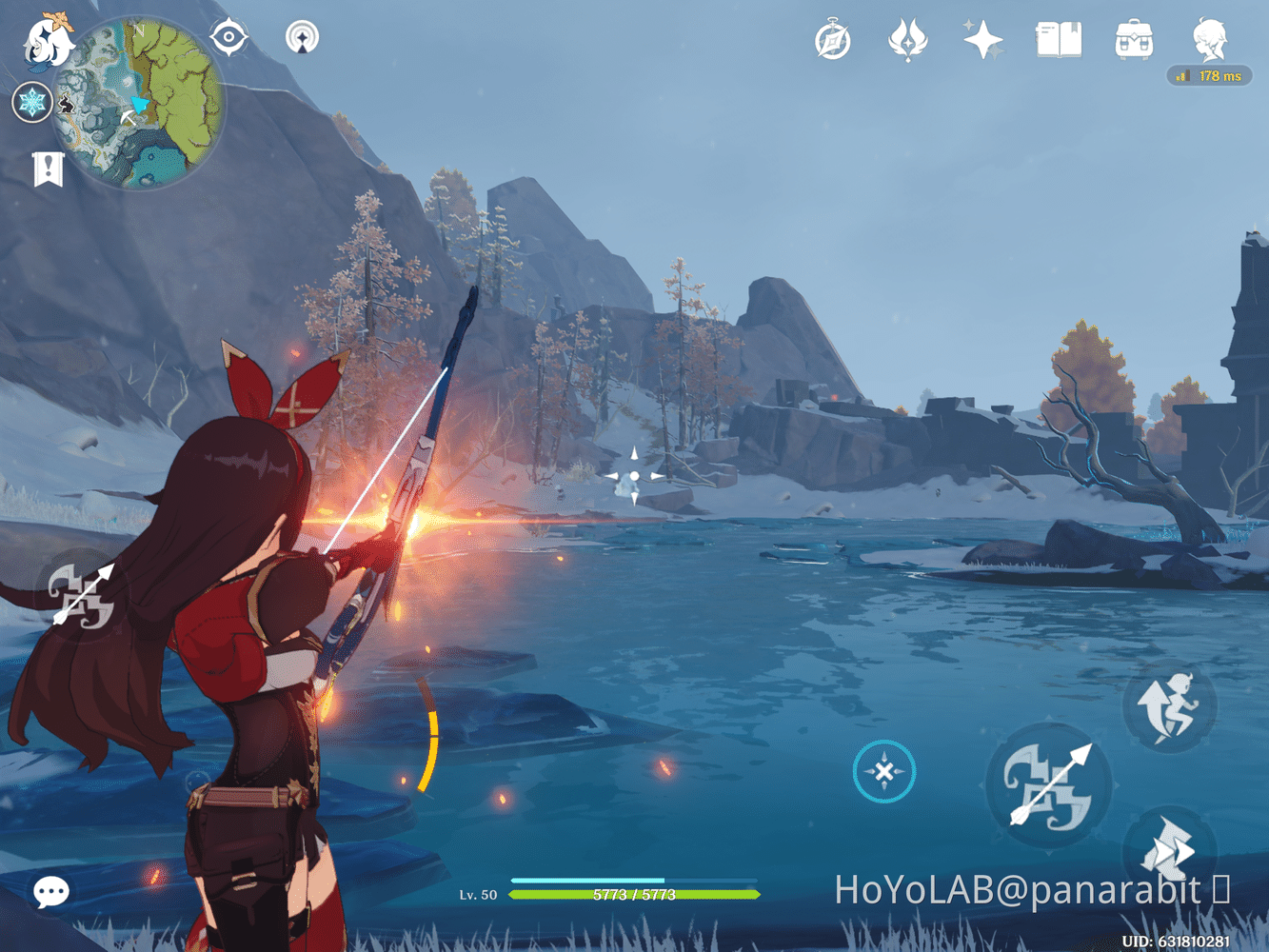Tap the 178 ms ping indicator

pyautogui.click(x=1211, y=75)
